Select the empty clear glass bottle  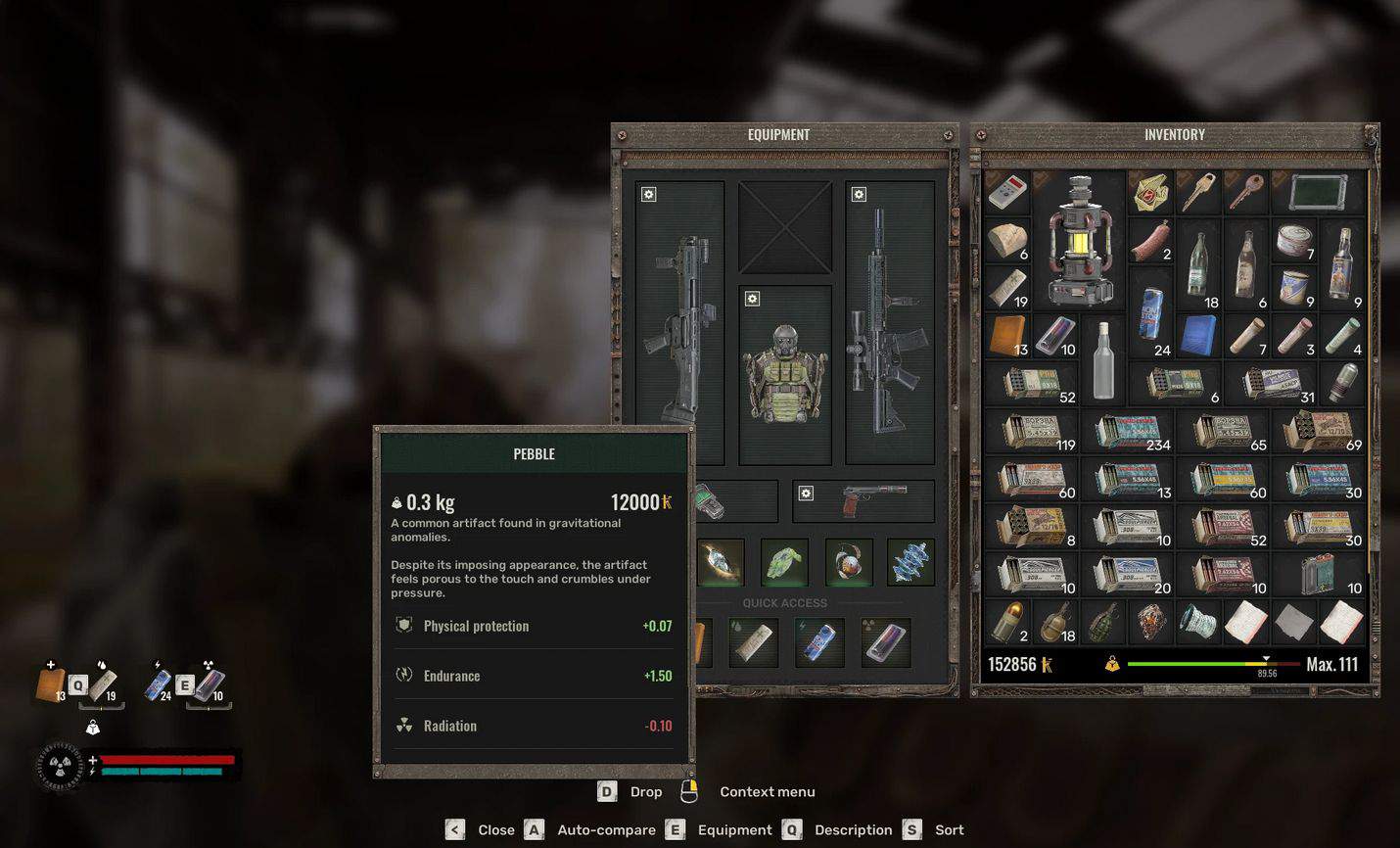1103,360
